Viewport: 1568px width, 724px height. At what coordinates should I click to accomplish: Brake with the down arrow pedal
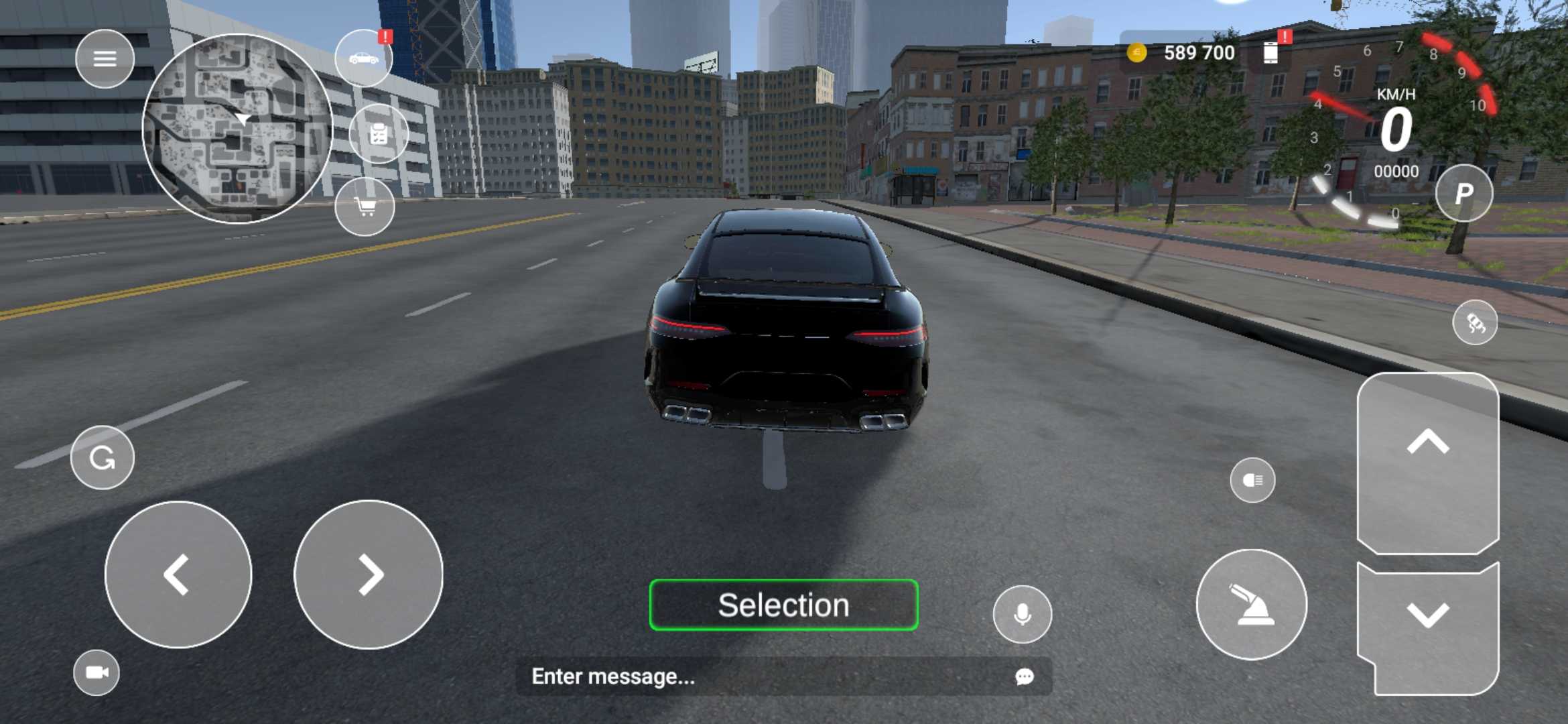(1428, 627)
